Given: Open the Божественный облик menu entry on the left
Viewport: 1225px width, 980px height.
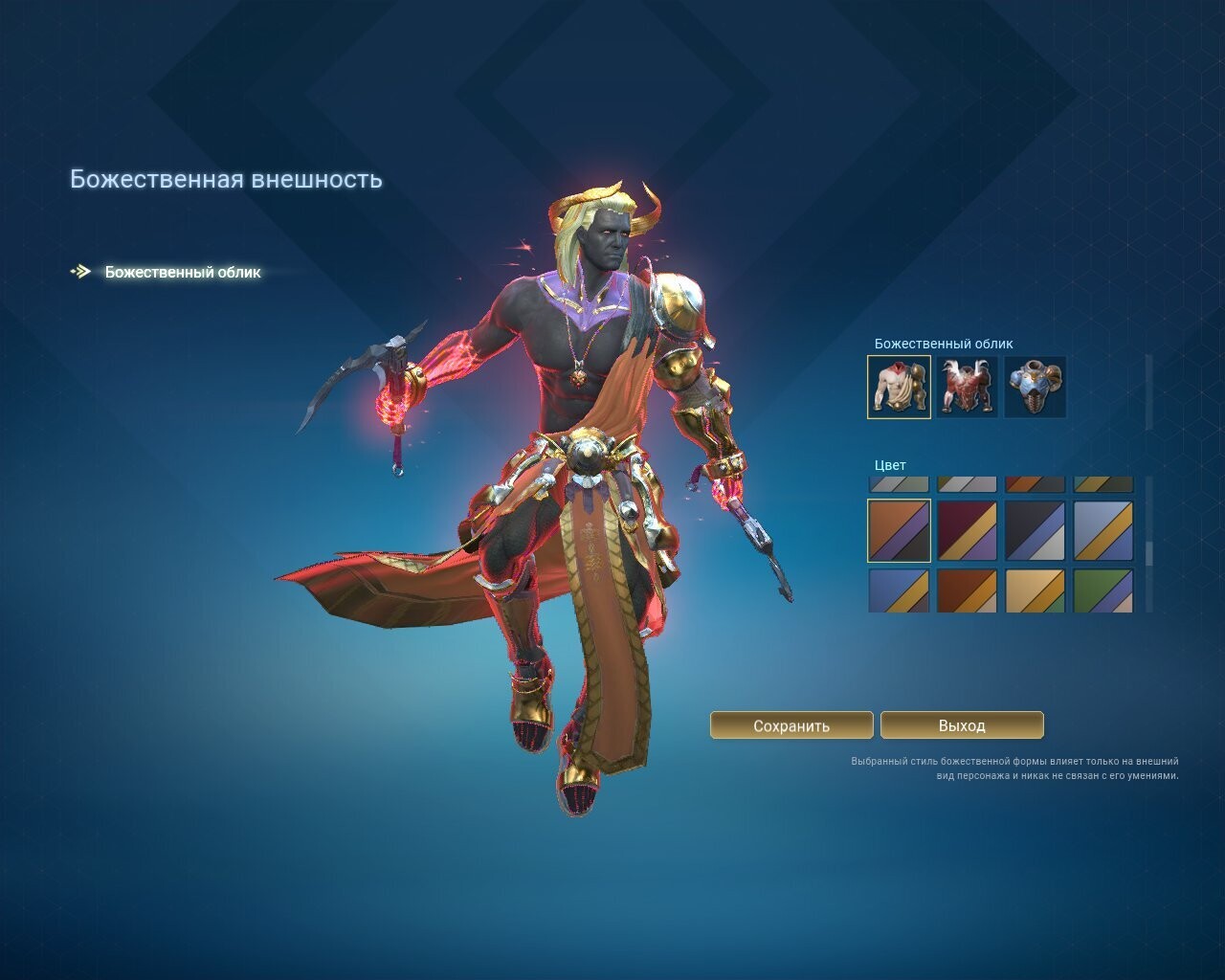Looking at the screenshot, I should 182,272.
